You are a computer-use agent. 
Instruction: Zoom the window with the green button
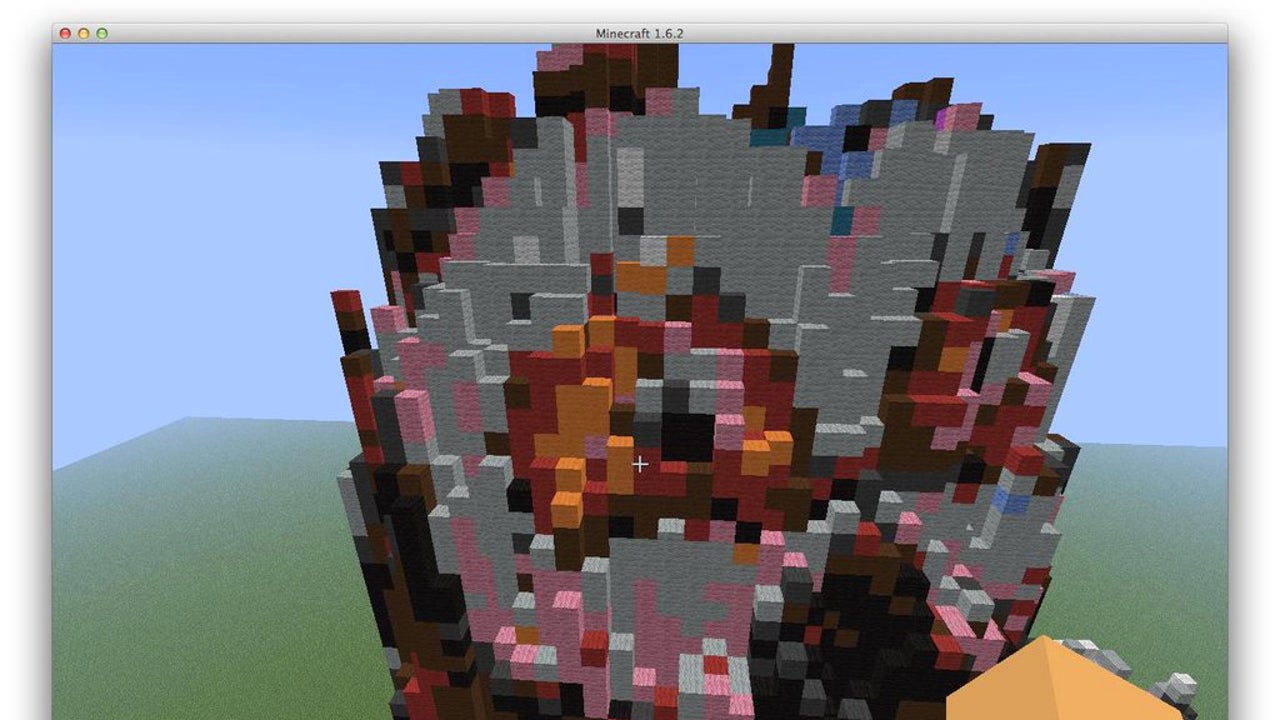point(99,32)
